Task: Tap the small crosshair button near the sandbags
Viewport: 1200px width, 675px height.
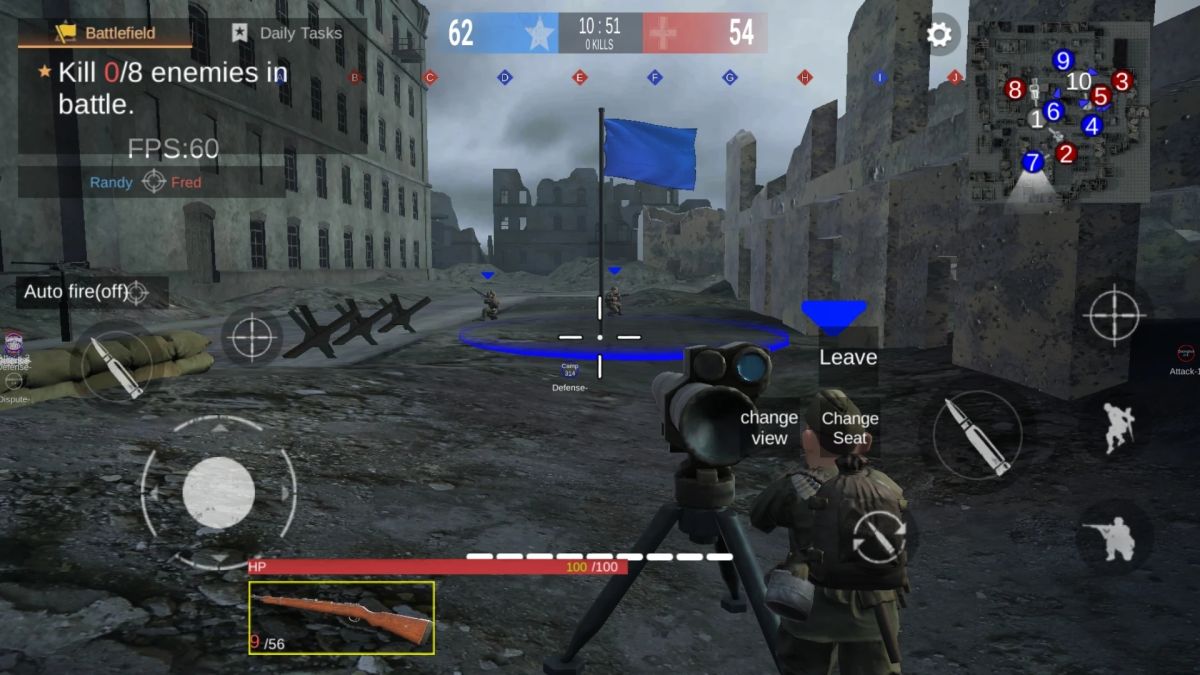Action: click(252, 338)
